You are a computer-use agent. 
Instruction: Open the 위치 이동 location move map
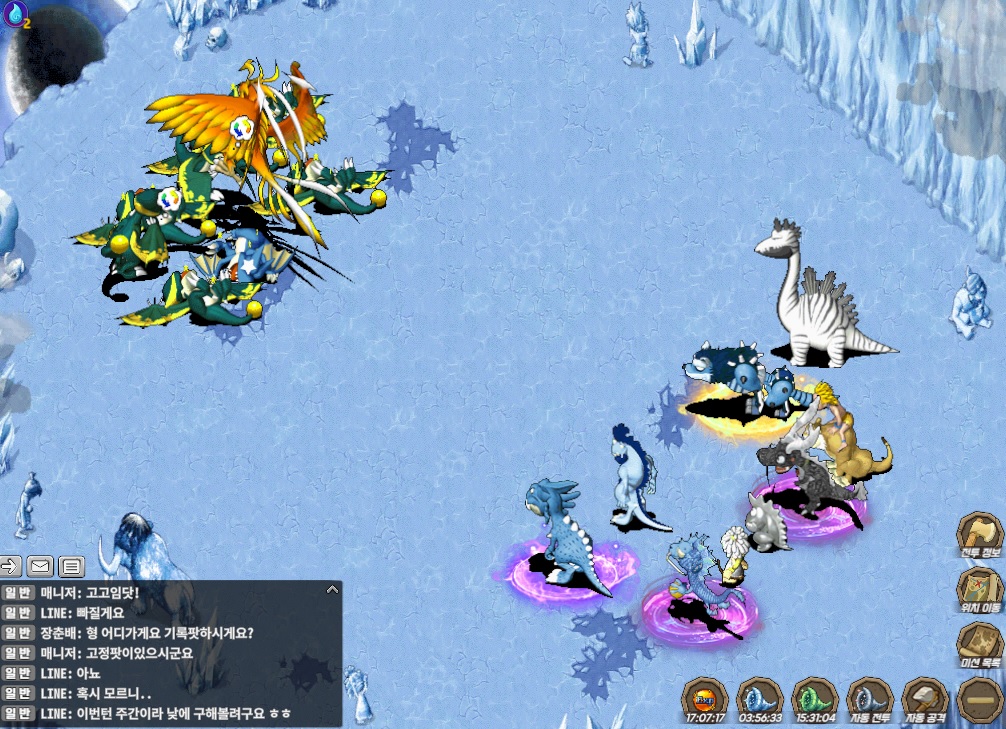[x=979, y=589]
